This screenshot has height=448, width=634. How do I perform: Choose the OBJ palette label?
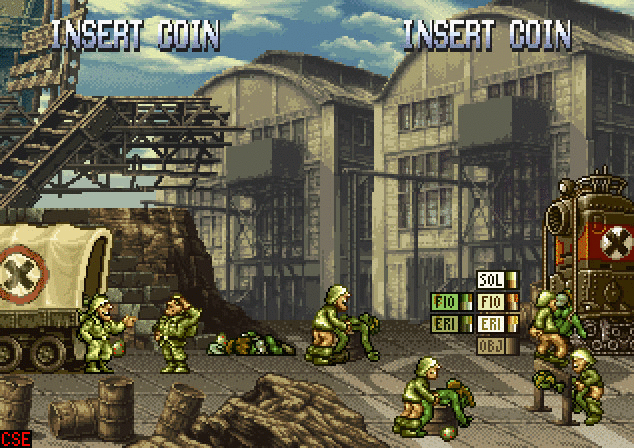tap(491, 346)
